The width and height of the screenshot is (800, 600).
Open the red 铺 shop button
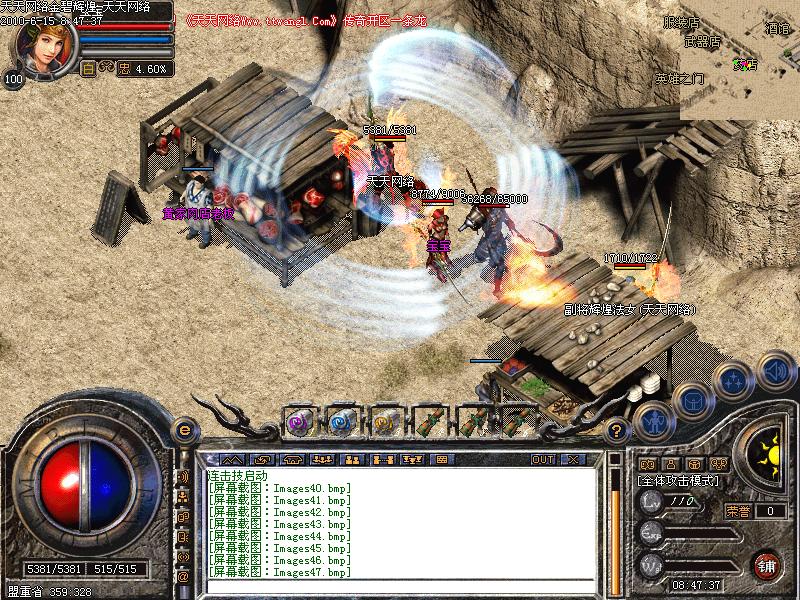766,564
